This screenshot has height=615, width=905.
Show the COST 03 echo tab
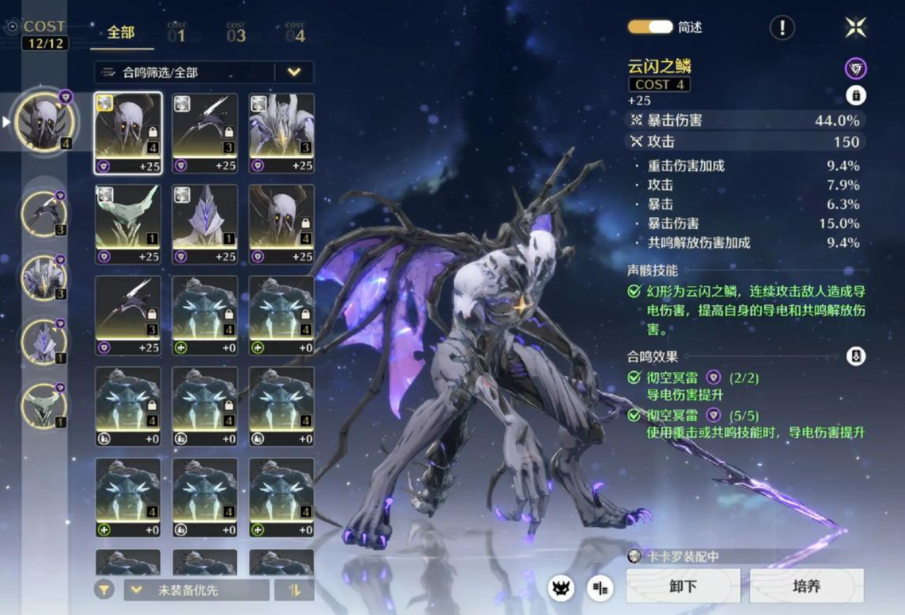click(x=236, y=33)
